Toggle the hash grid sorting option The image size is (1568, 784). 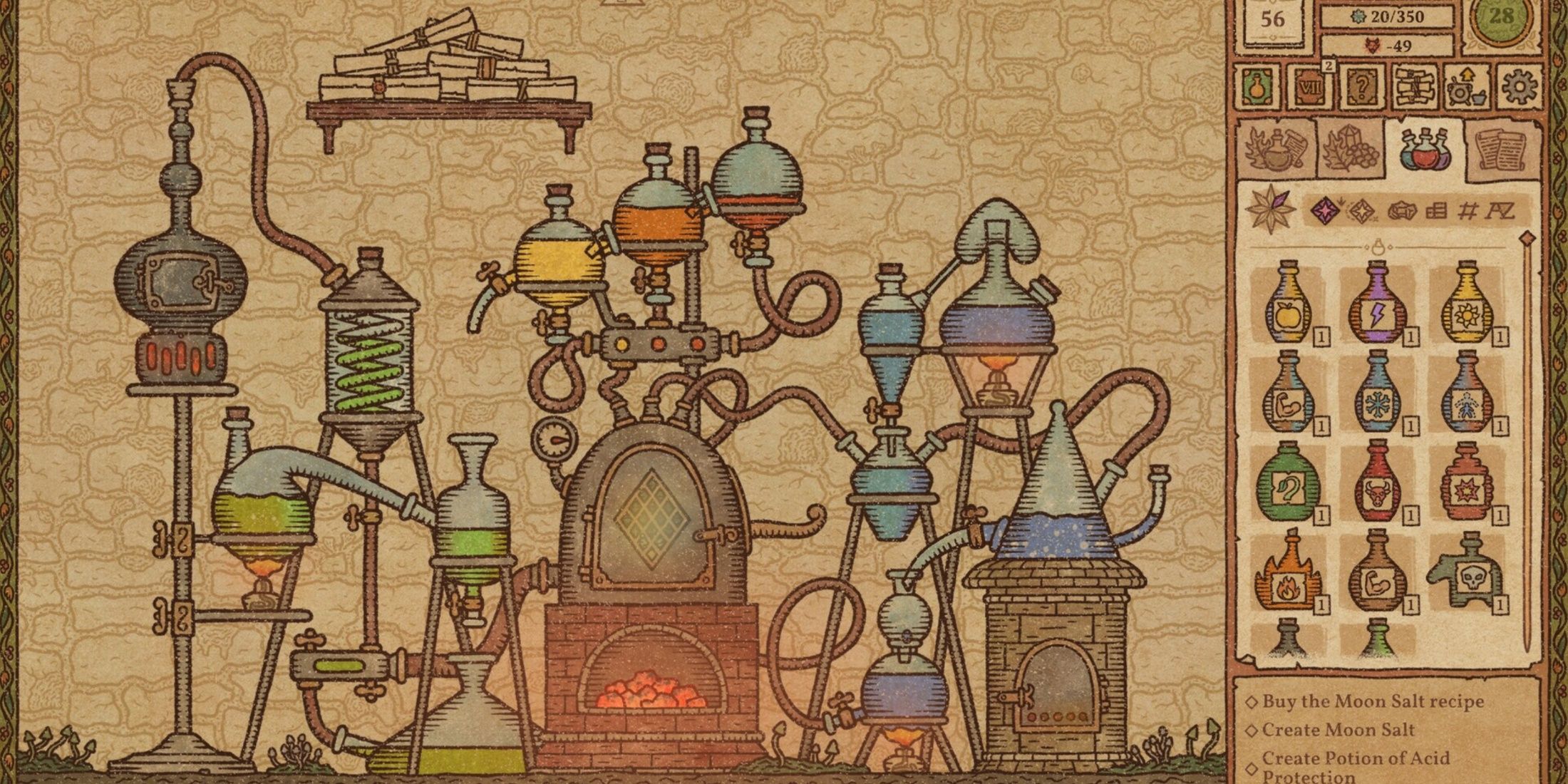coord(1470,211)
